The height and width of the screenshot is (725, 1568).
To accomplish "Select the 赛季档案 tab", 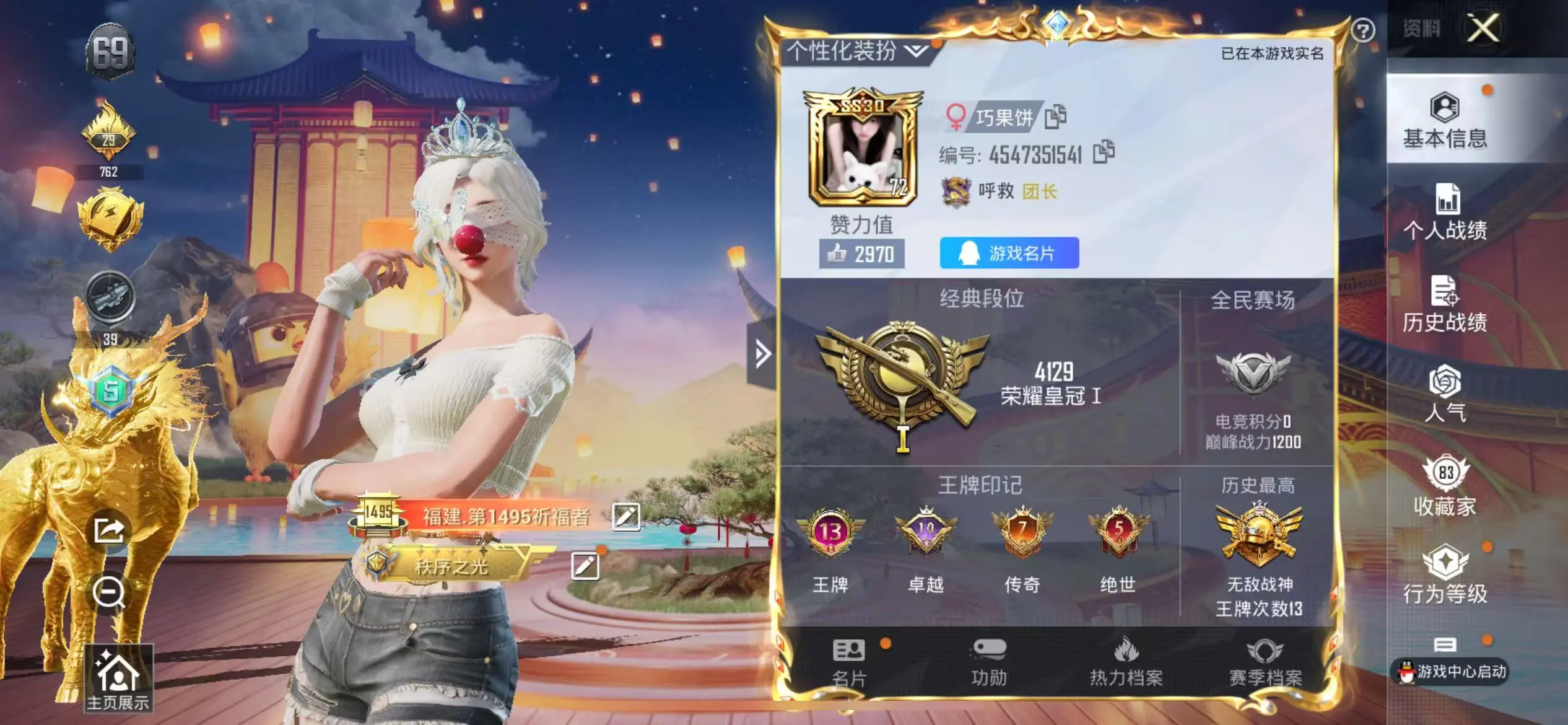I will tap(1265, 663).
